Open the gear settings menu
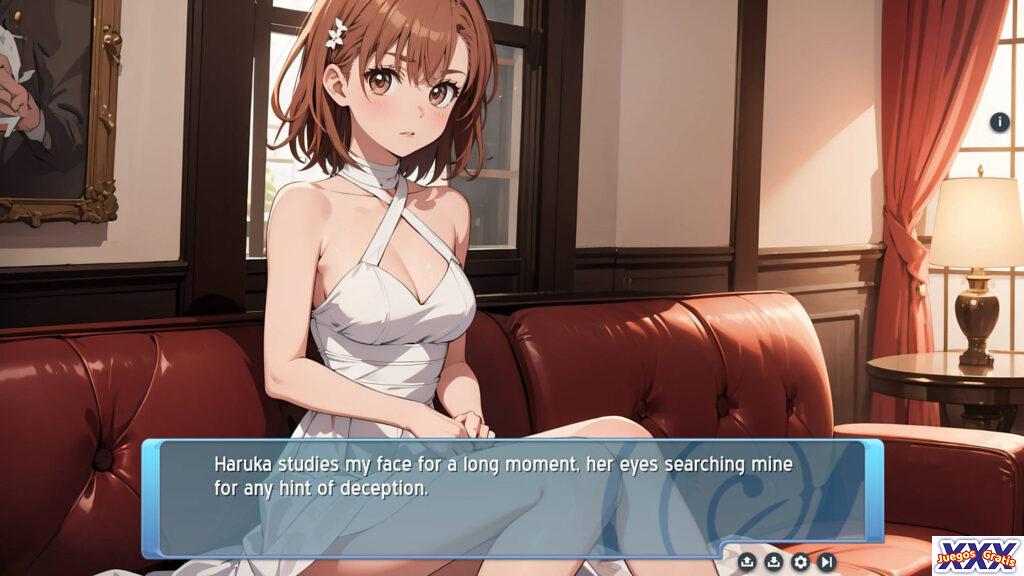Image resolution: width=1024 pixels, height=576 pixels. (800, 562)
